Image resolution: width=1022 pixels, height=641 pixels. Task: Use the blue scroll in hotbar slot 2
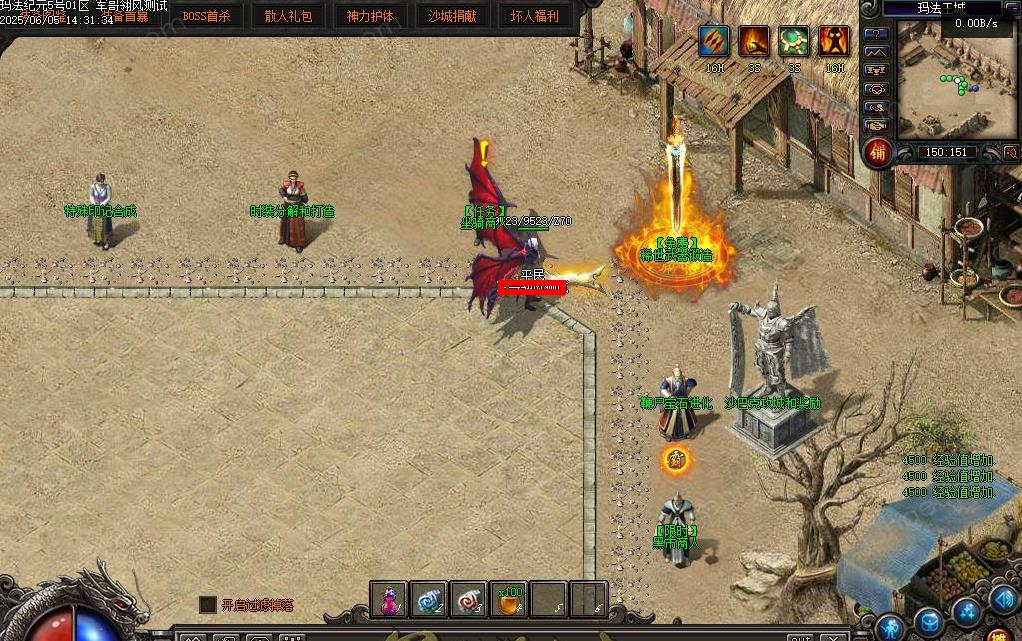coord(429,600)
